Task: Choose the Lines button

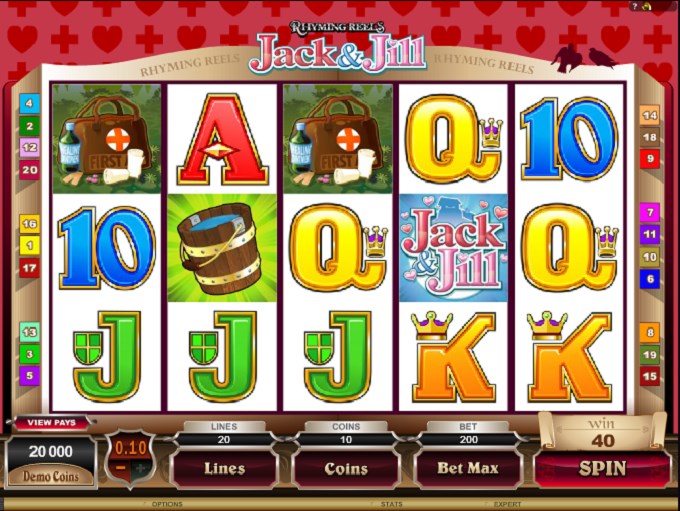Action: (x=224, y=468)
